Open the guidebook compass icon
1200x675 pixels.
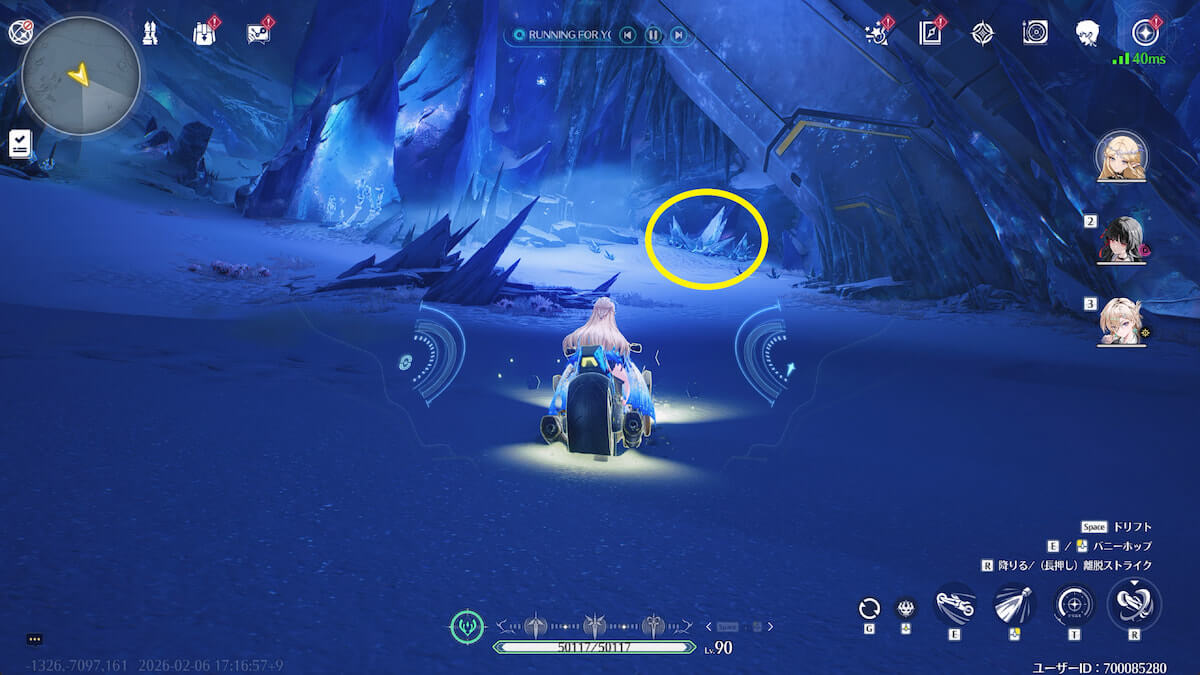pyautogui.click(x=931, y=34)
